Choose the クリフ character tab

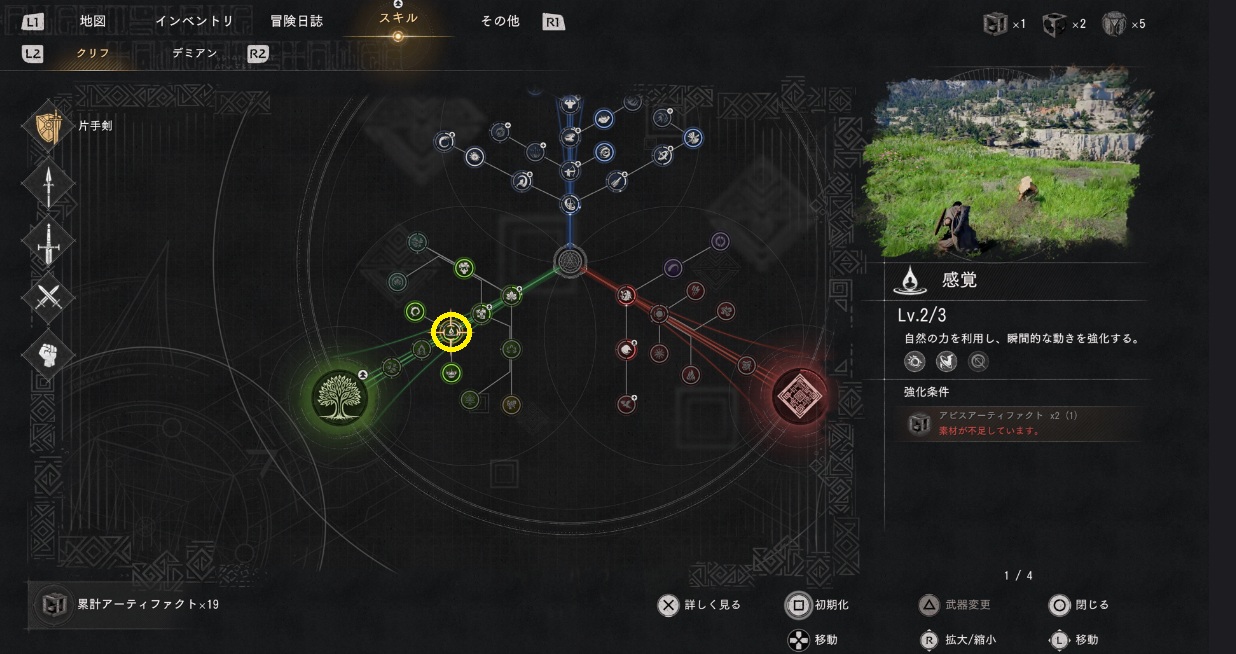[93, 53]
